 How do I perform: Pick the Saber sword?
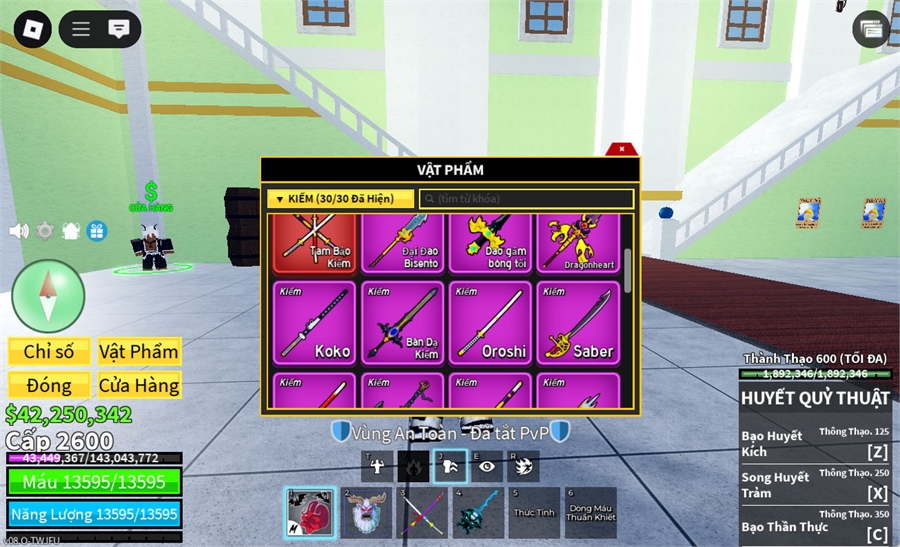578,321
